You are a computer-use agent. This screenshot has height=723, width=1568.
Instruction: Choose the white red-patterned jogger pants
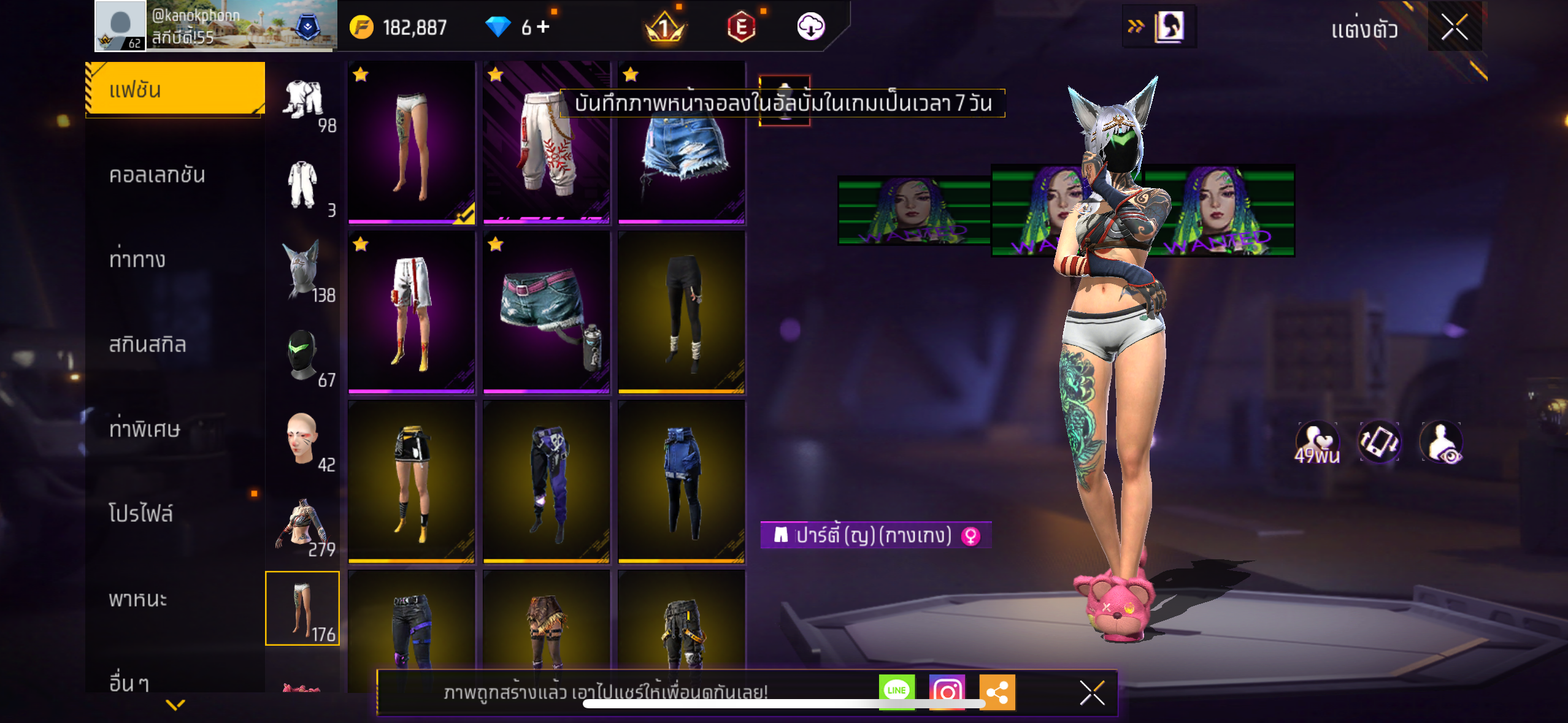tap(546, 142)
